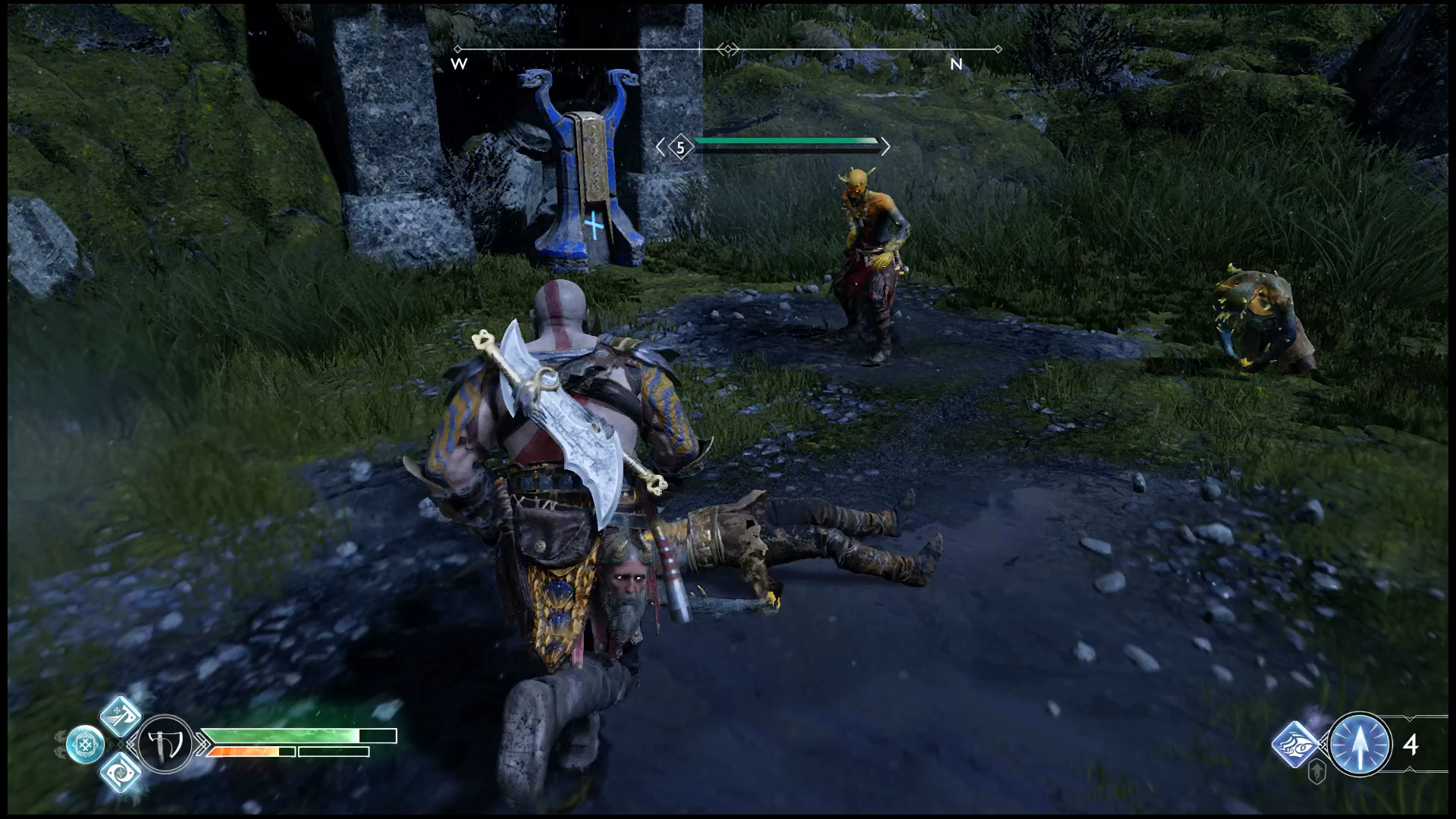Click the dim hexagonal up-arrow icon
The height and width of the screenshot is (819, 1456).
[x=1318, y=773]
